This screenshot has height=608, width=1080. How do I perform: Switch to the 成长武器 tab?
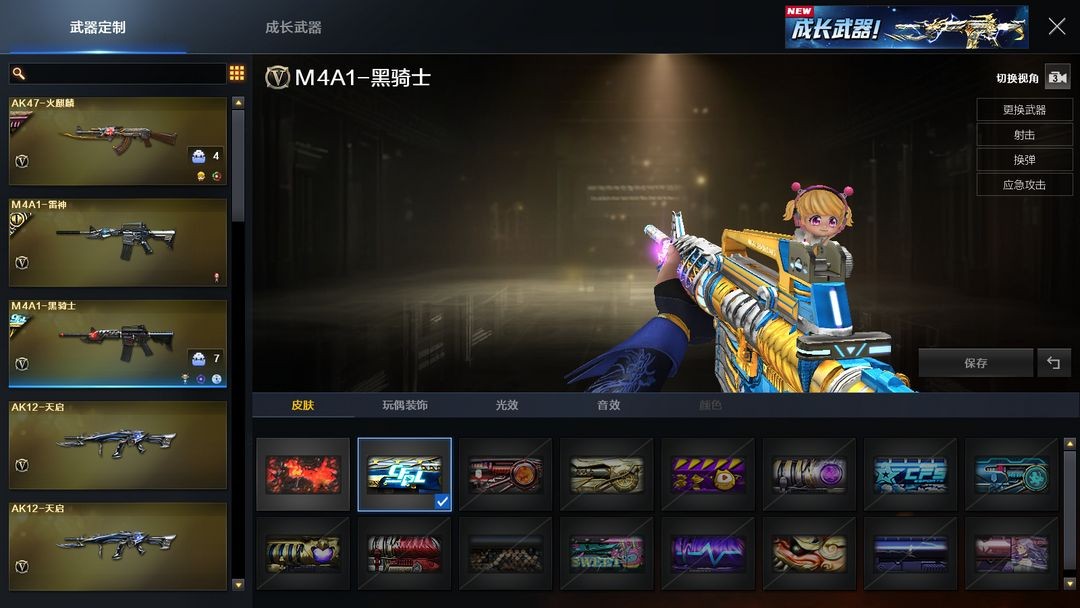tap(293, 27)
